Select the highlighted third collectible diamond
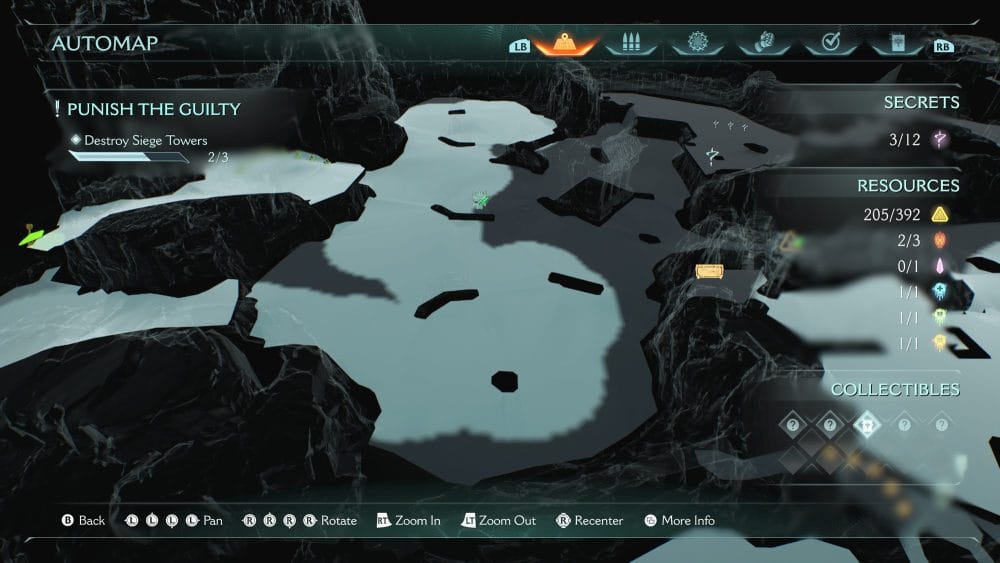The width and height of the screenshot is (1000, 563). [x=866, y=425]
